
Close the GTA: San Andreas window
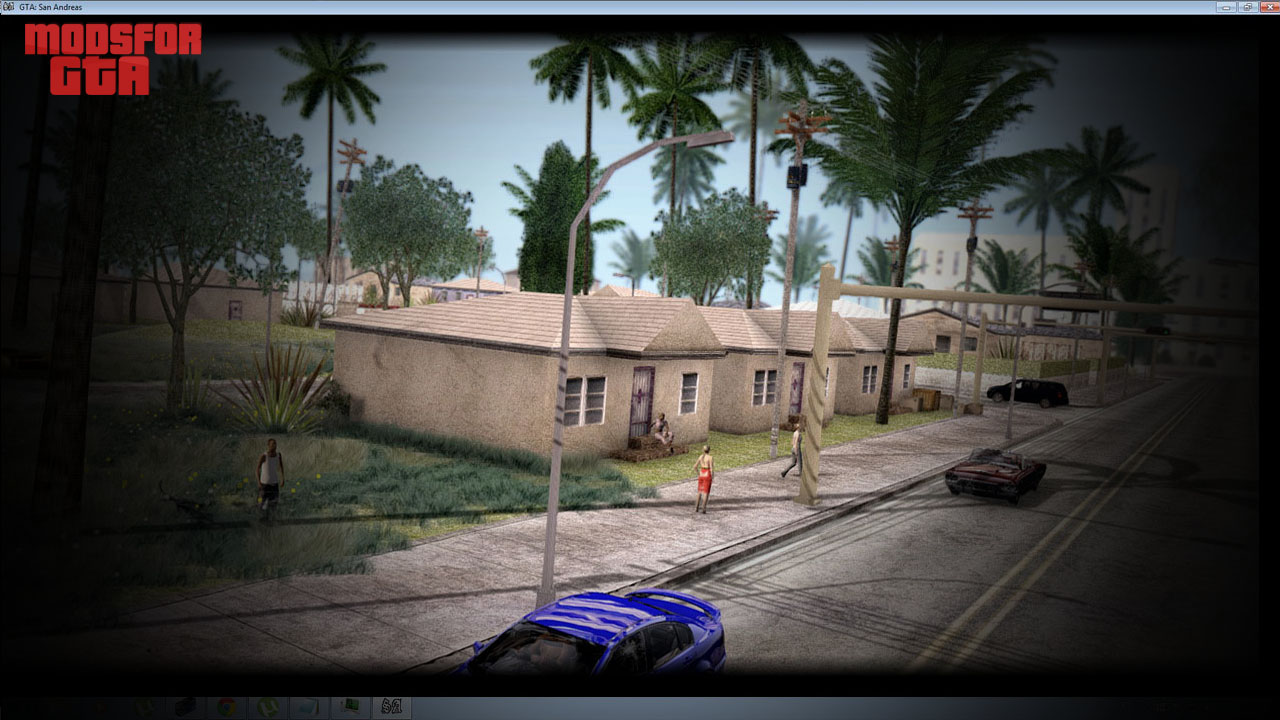(x=1268, y=7)
